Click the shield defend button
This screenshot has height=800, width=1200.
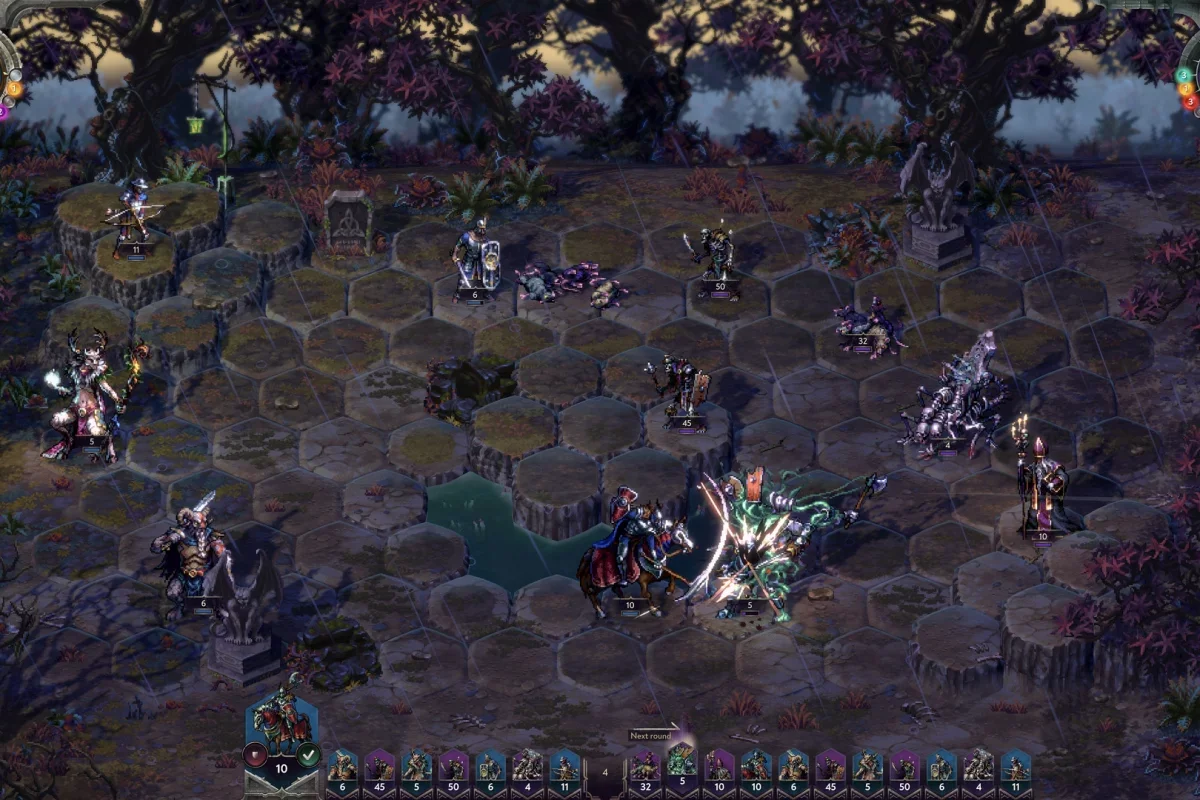tap(256, 754)
